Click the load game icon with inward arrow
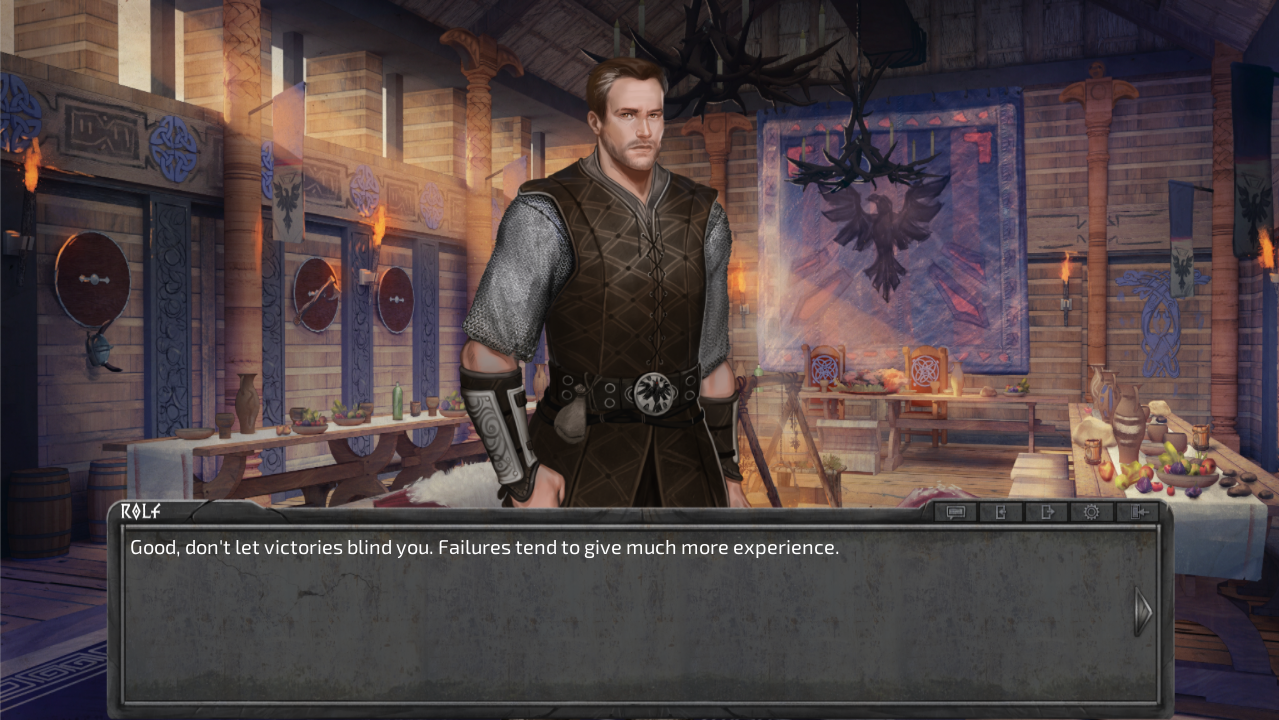Viewport: 1279px width, 720px height. (x=1001, y=512)
